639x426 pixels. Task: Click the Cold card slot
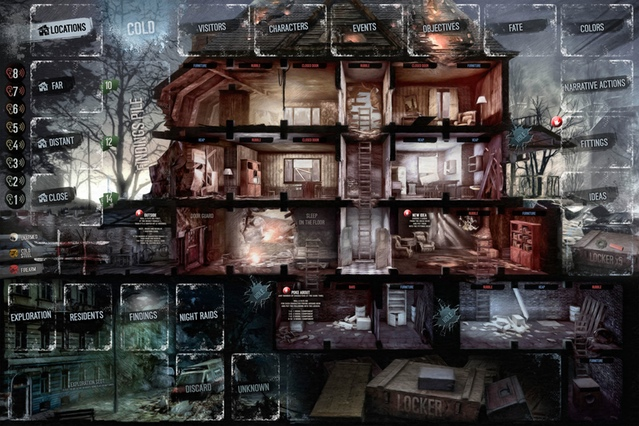click(x=140, y=29)
